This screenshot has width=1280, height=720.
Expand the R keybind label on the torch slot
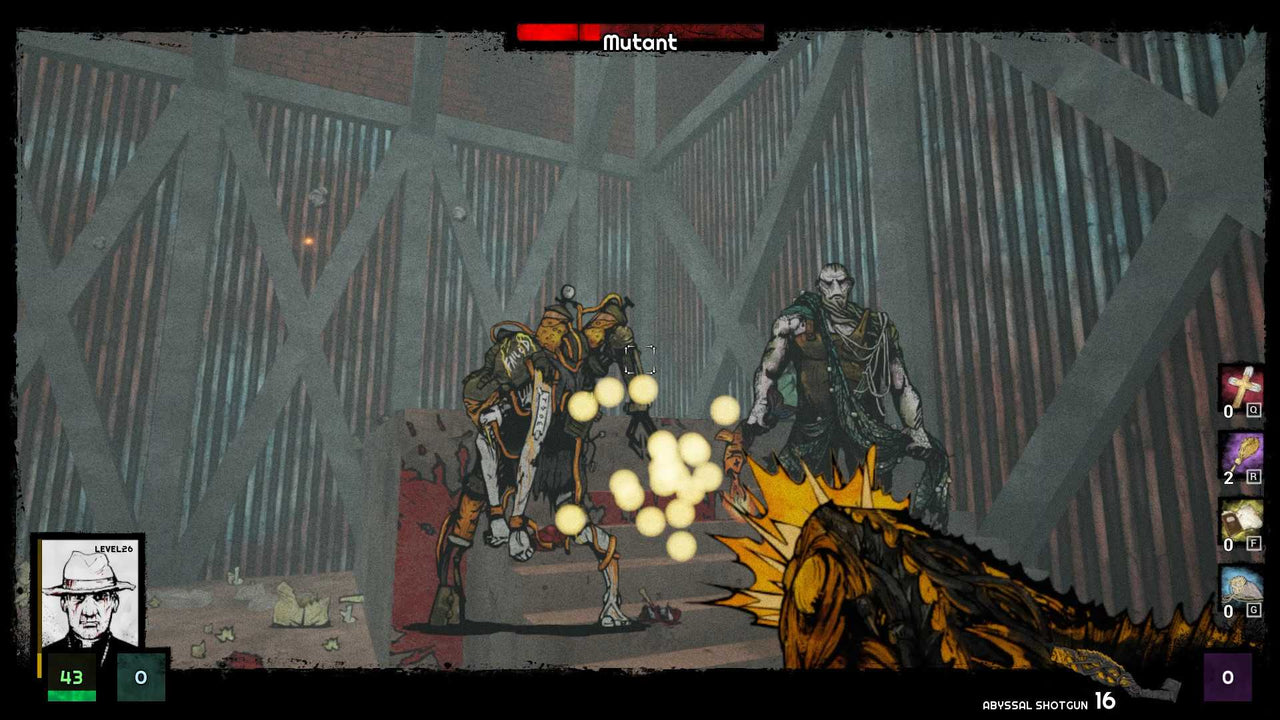click(x=1253, y=477)
